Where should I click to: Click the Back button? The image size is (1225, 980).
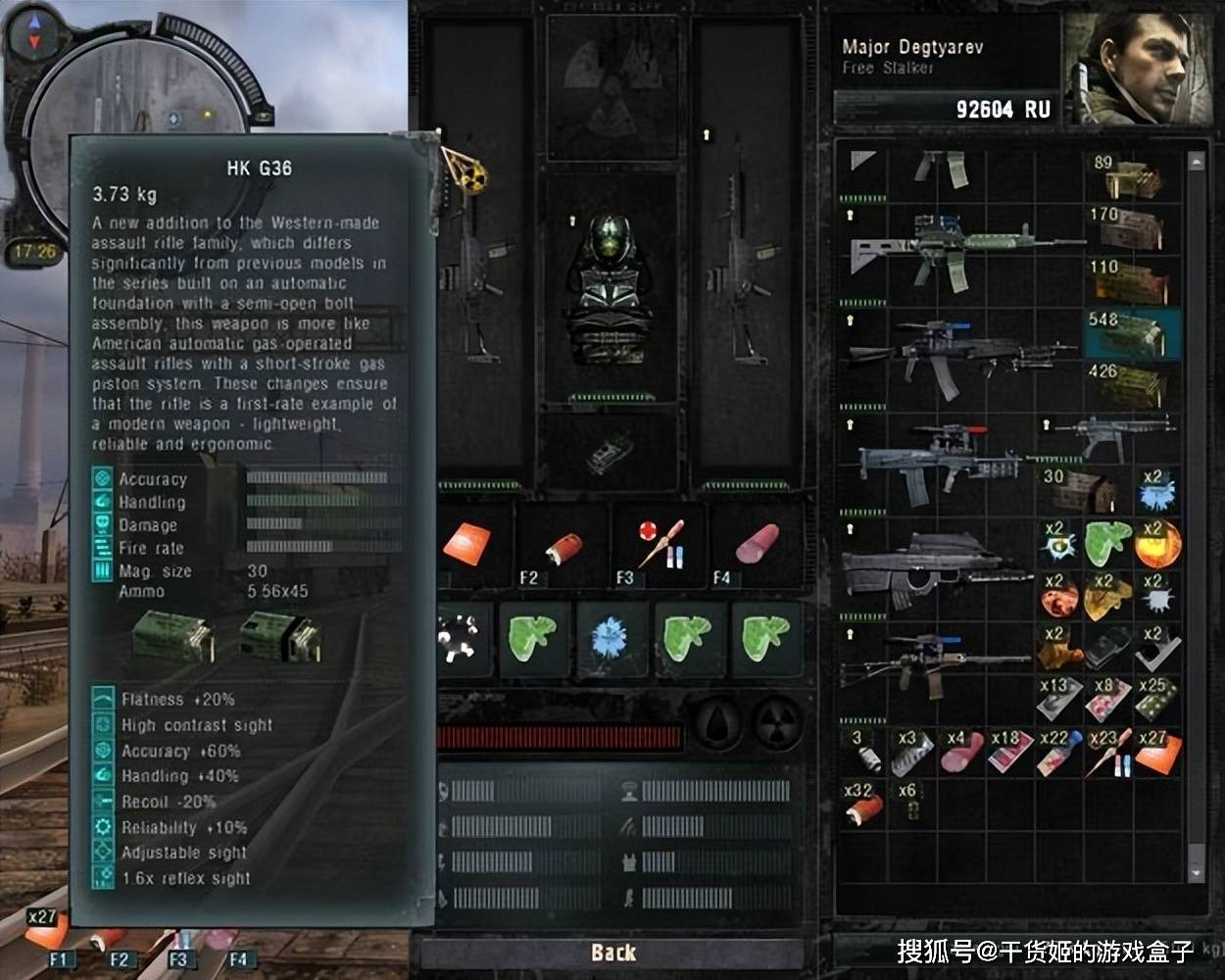pos(613,952)
